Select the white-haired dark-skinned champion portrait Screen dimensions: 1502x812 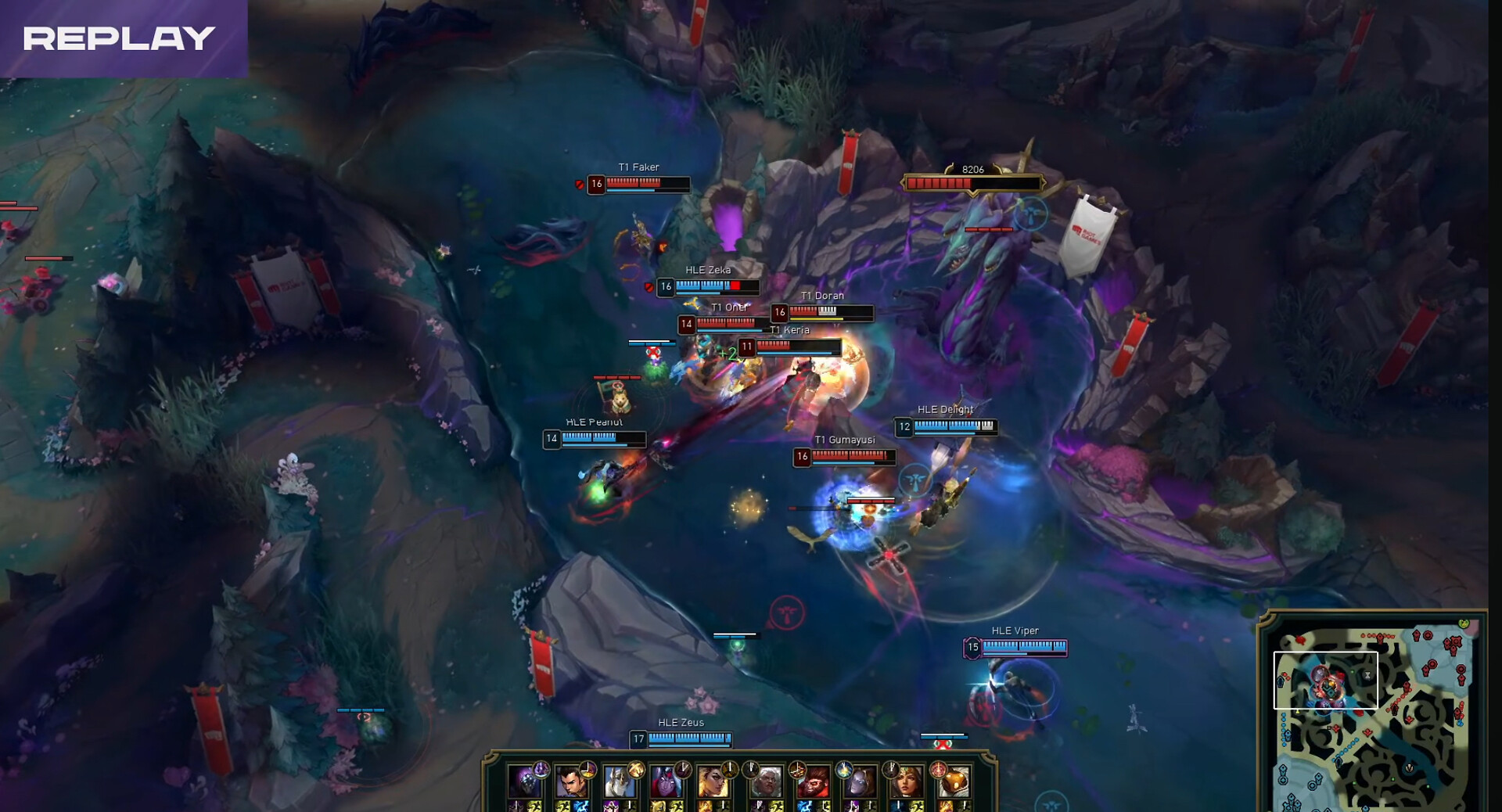point(766,781)
